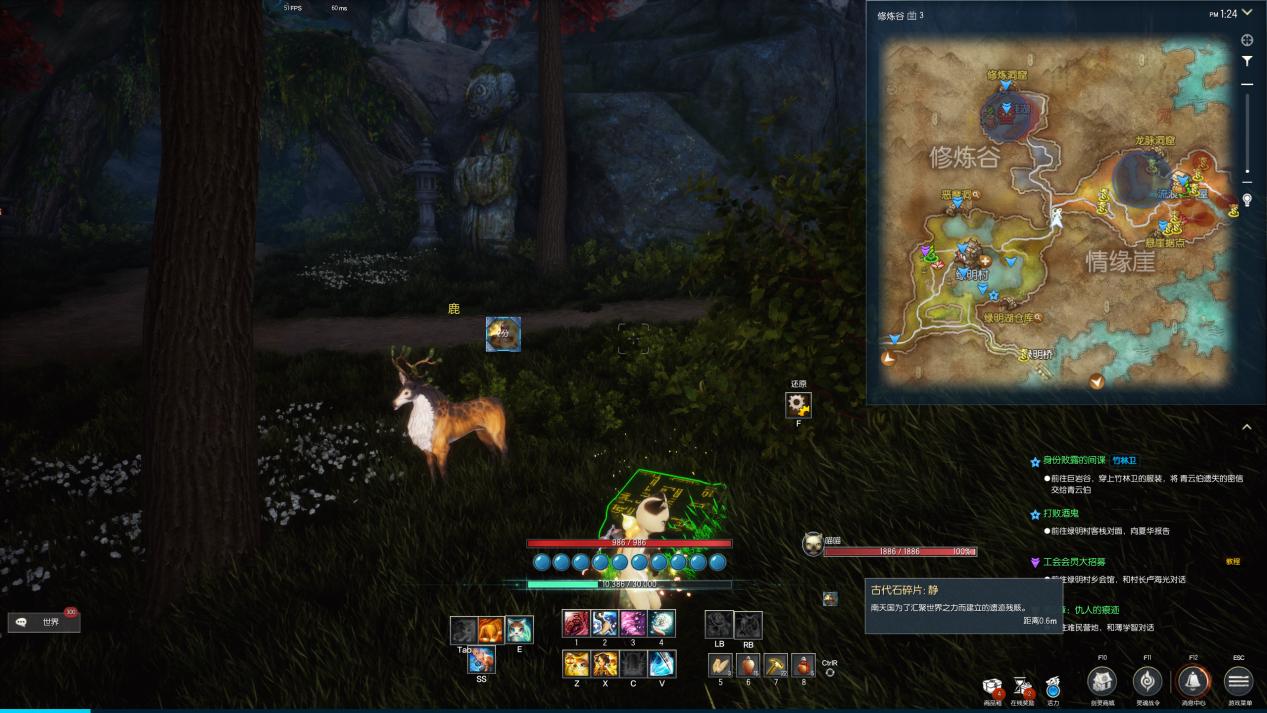Open the 游戏菜单 game menu button

(1238, 681)
